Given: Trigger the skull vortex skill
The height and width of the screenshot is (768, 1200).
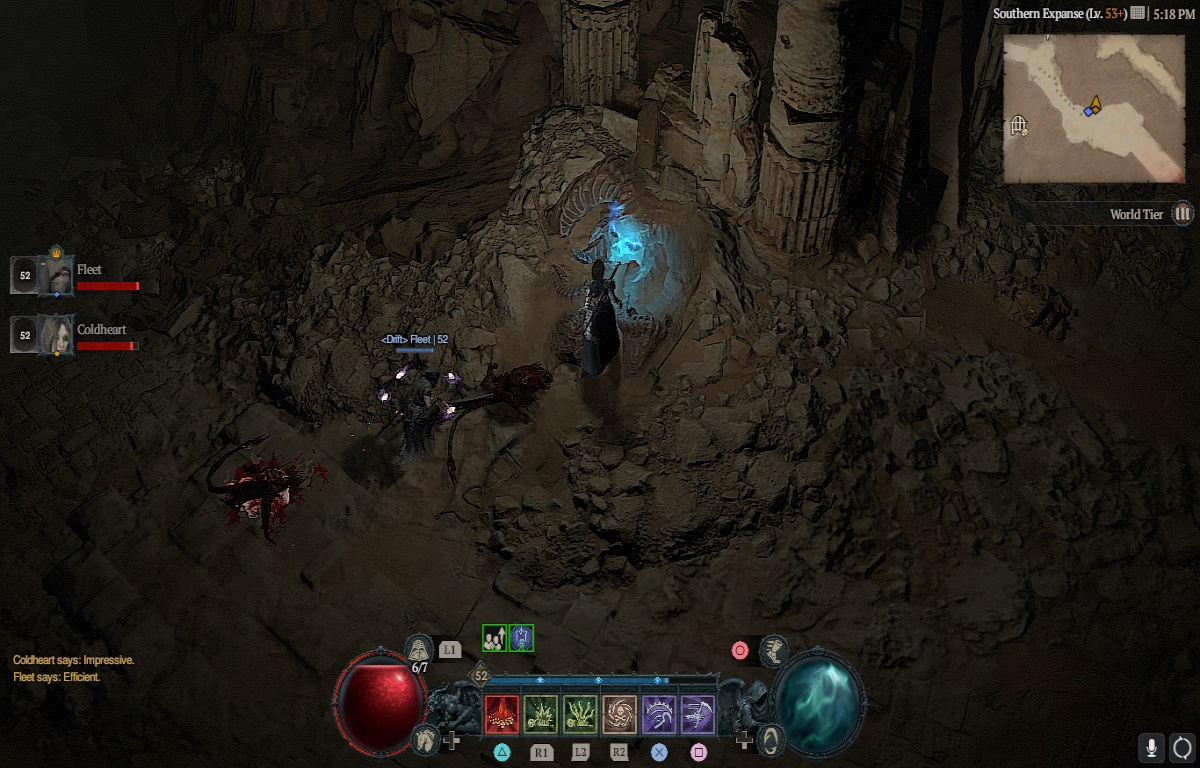Looking at the screenshot, I should tap(619, 714).
